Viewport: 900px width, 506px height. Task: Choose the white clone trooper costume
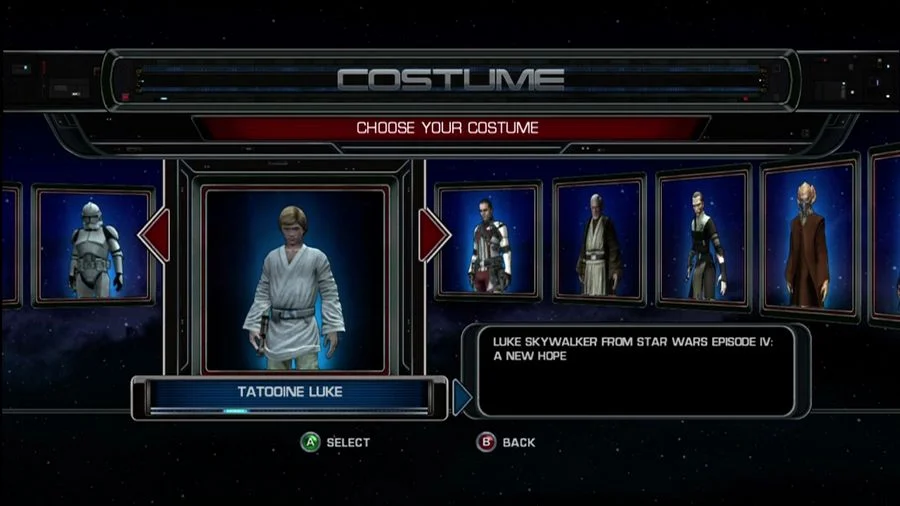coord(94,246)
